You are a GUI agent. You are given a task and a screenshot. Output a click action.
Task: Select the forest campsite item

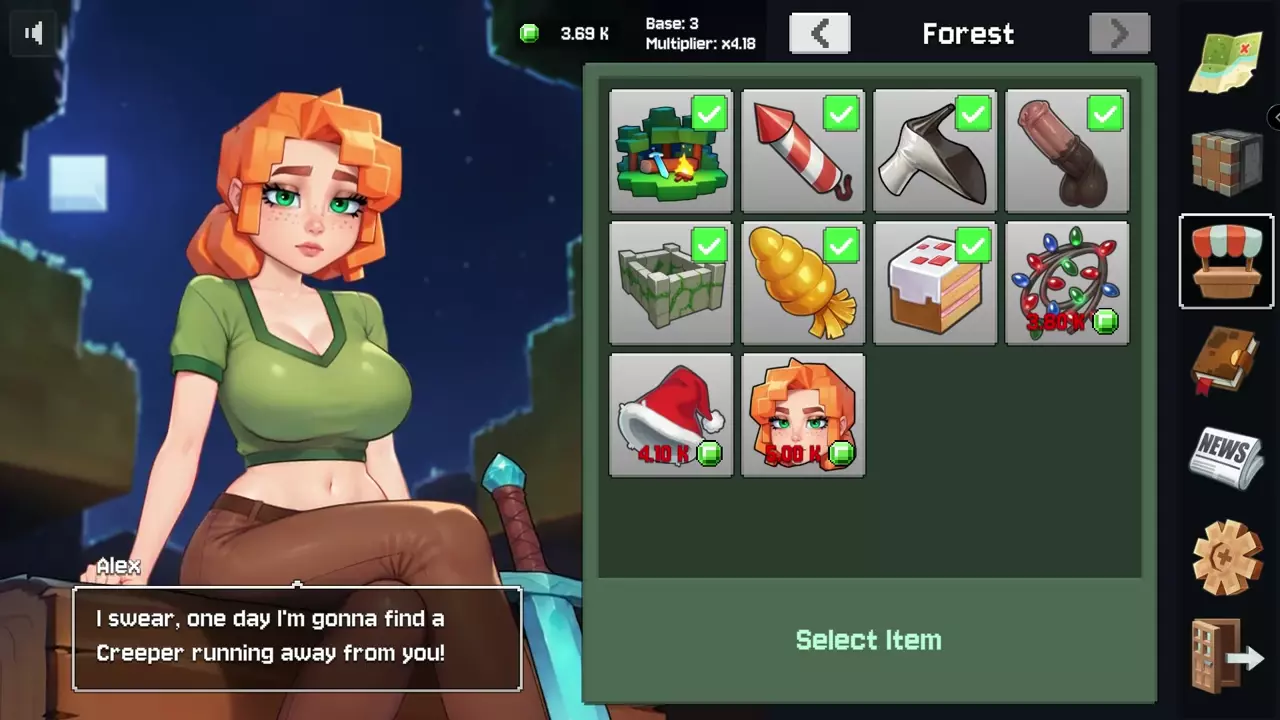click(x=671, y=151)
